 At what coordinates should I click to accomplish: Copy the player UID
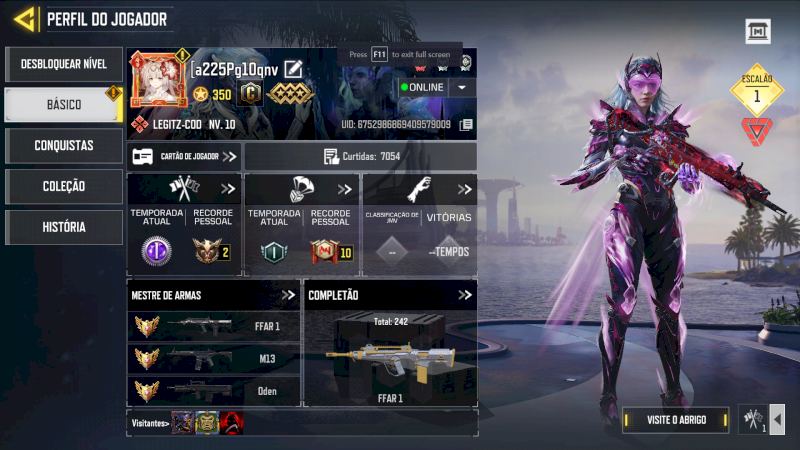tap(466, 125)
